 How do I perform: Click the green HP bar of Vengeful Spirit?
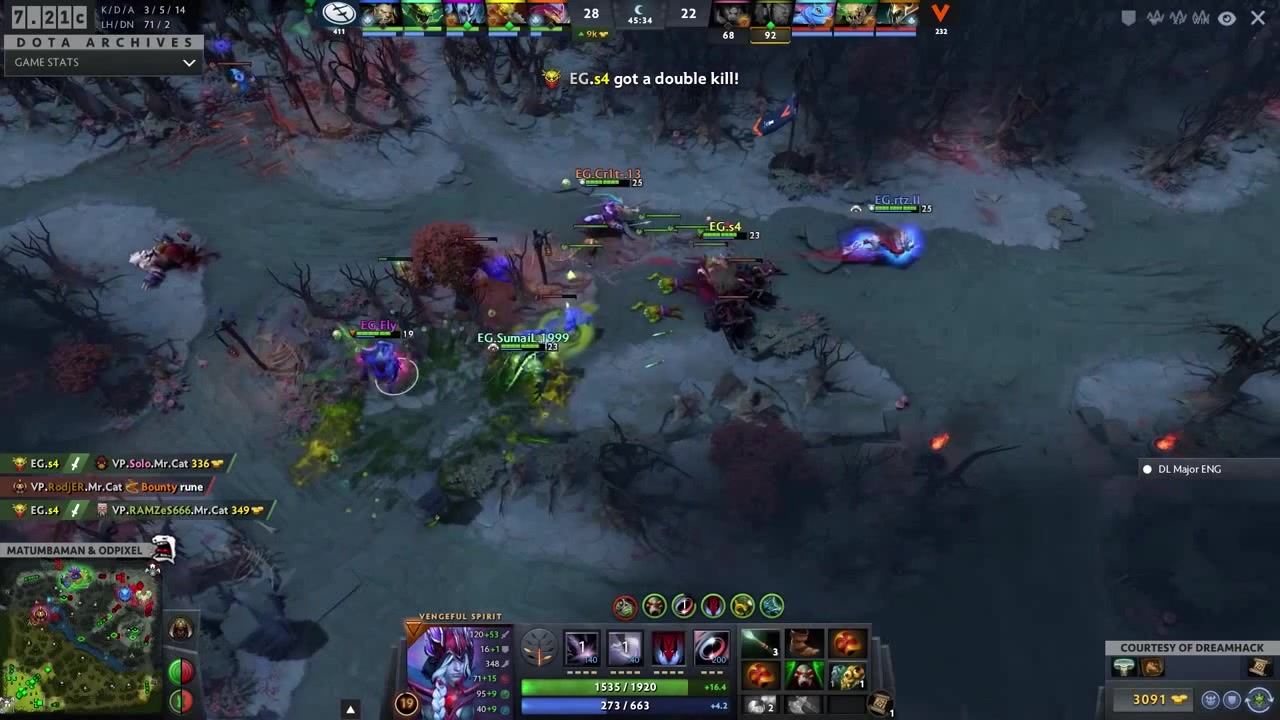pos(625,687)
